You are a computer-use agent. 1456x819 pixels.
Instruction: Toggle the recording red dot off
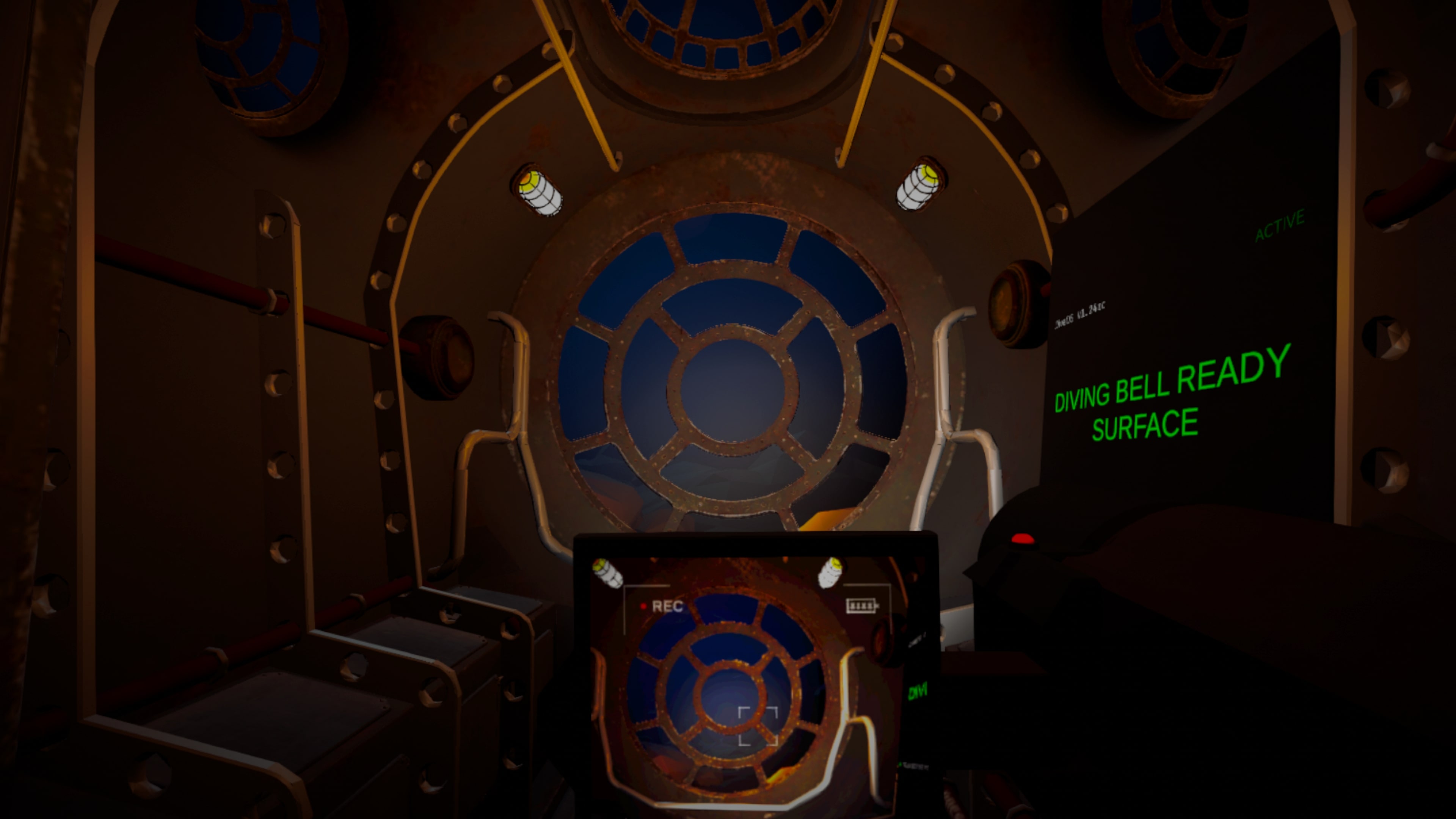[644, 607]
